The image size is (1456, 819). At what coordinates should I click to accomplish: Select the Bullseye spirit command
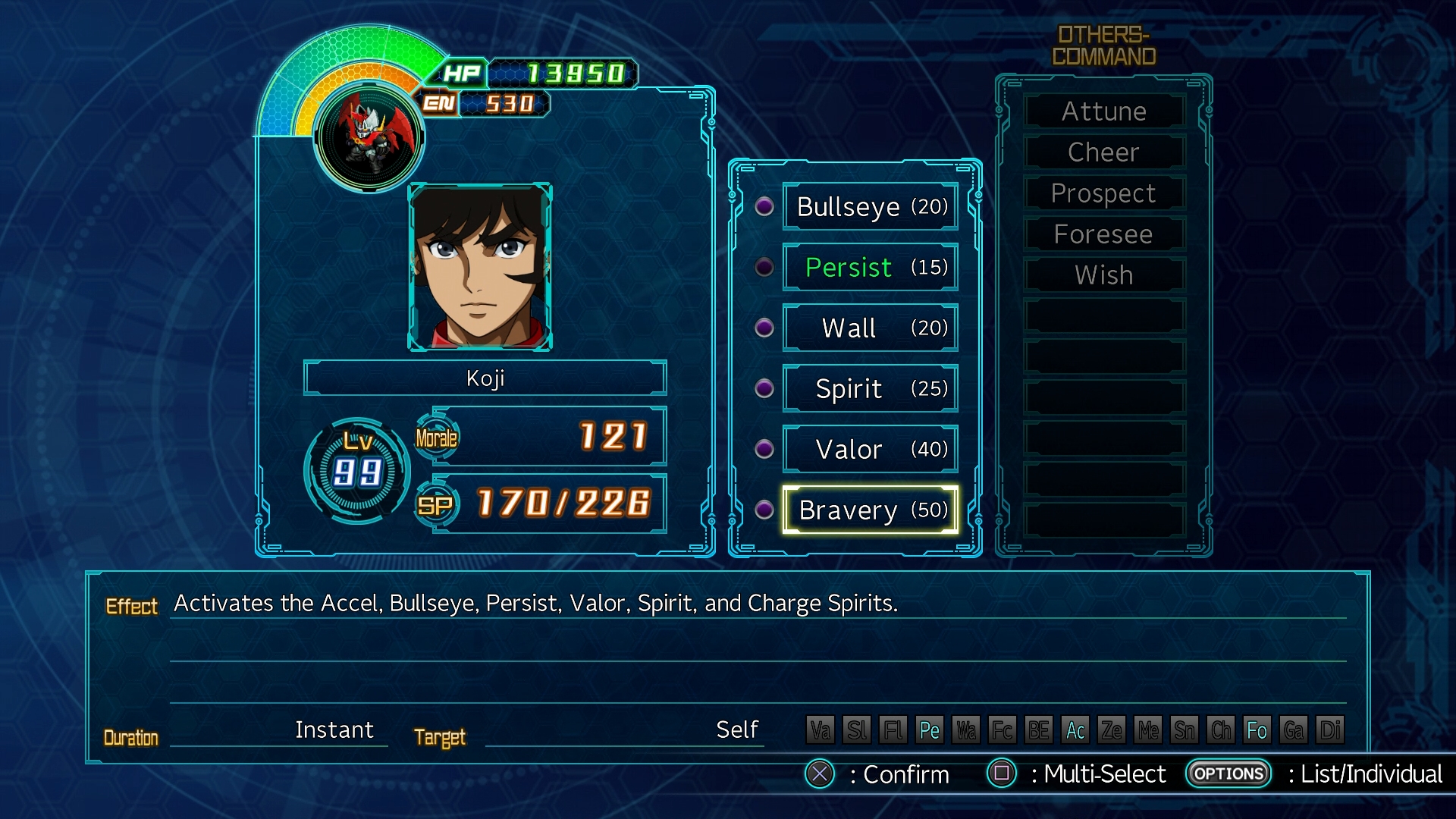[x=870, y=206]
